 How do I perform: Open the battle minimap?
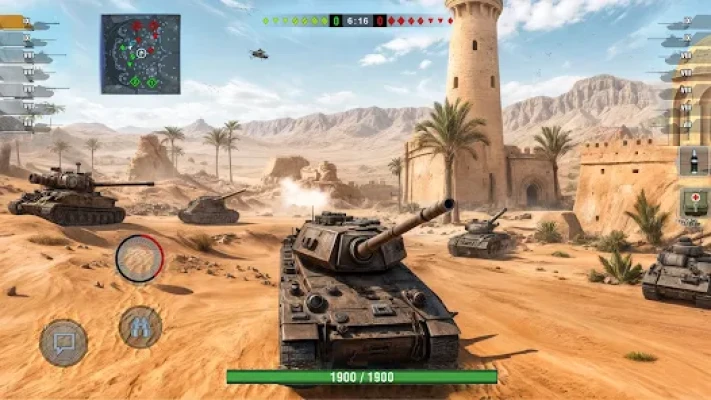point(140,54)
